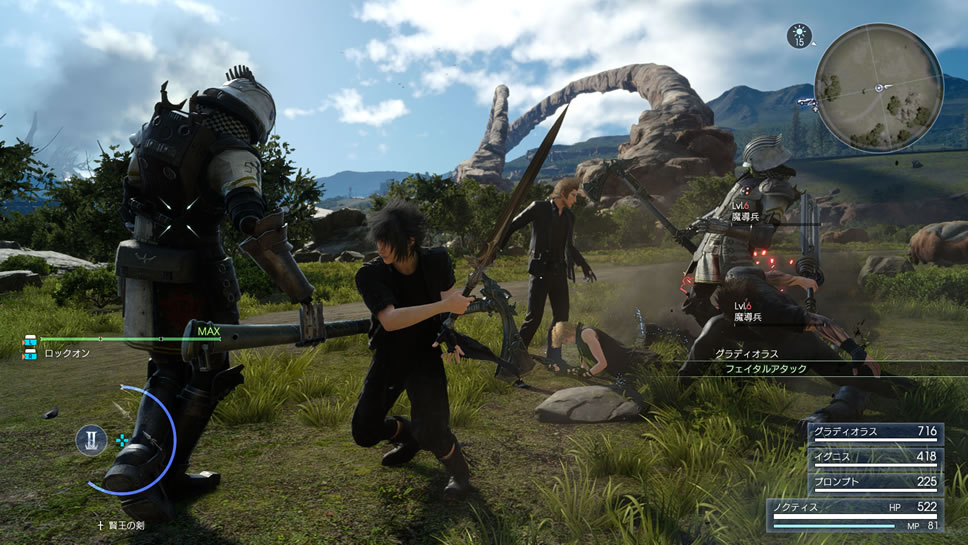Select イグニス in the party list
The image size is (968, 545).
pos(876,456)
